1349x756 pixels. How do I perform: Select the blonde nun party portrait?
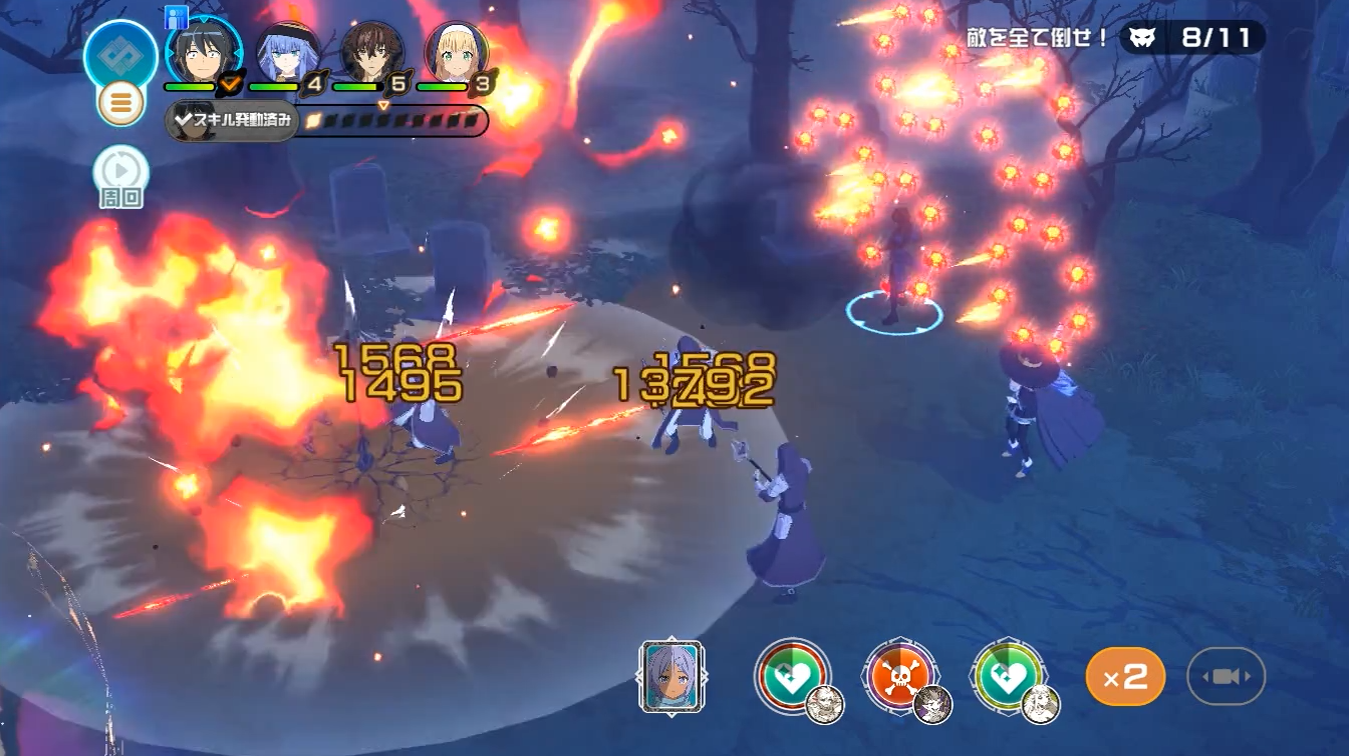[456, 52]
